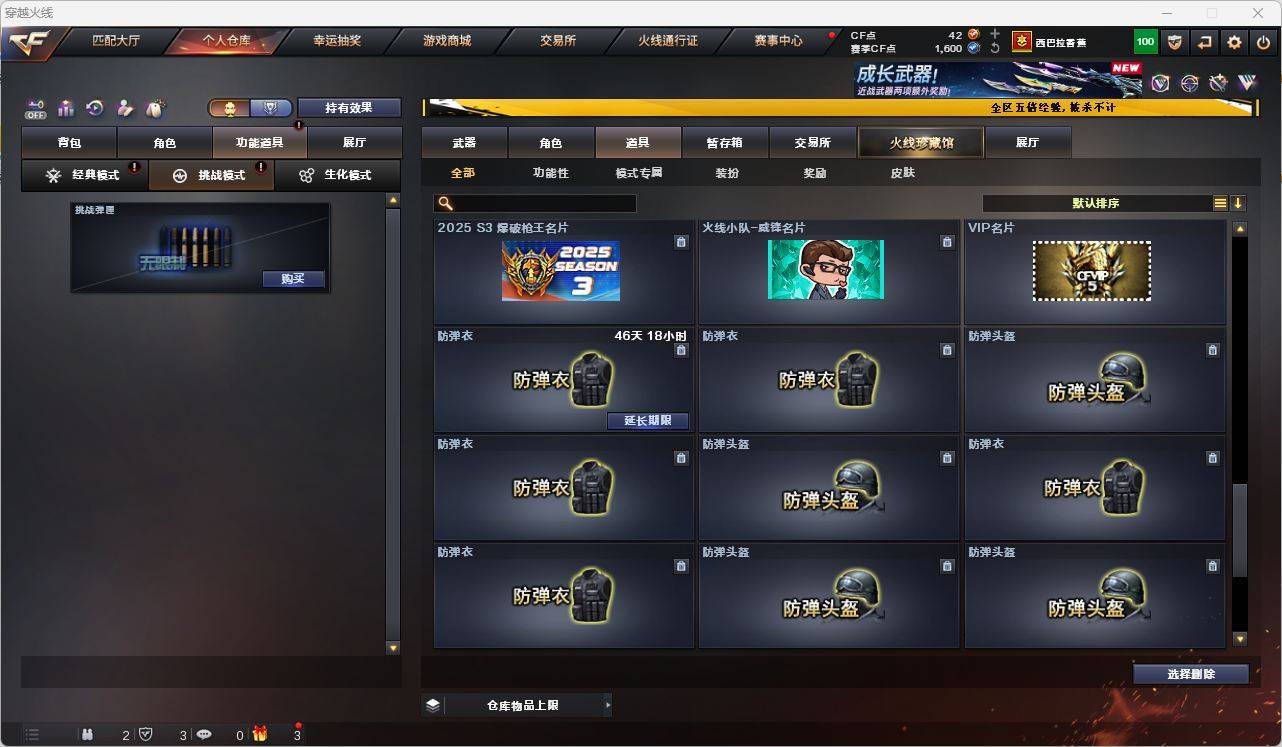Click the switch-channel arrow icon near settings
Screen dimensions: 1282x747
1204,42
